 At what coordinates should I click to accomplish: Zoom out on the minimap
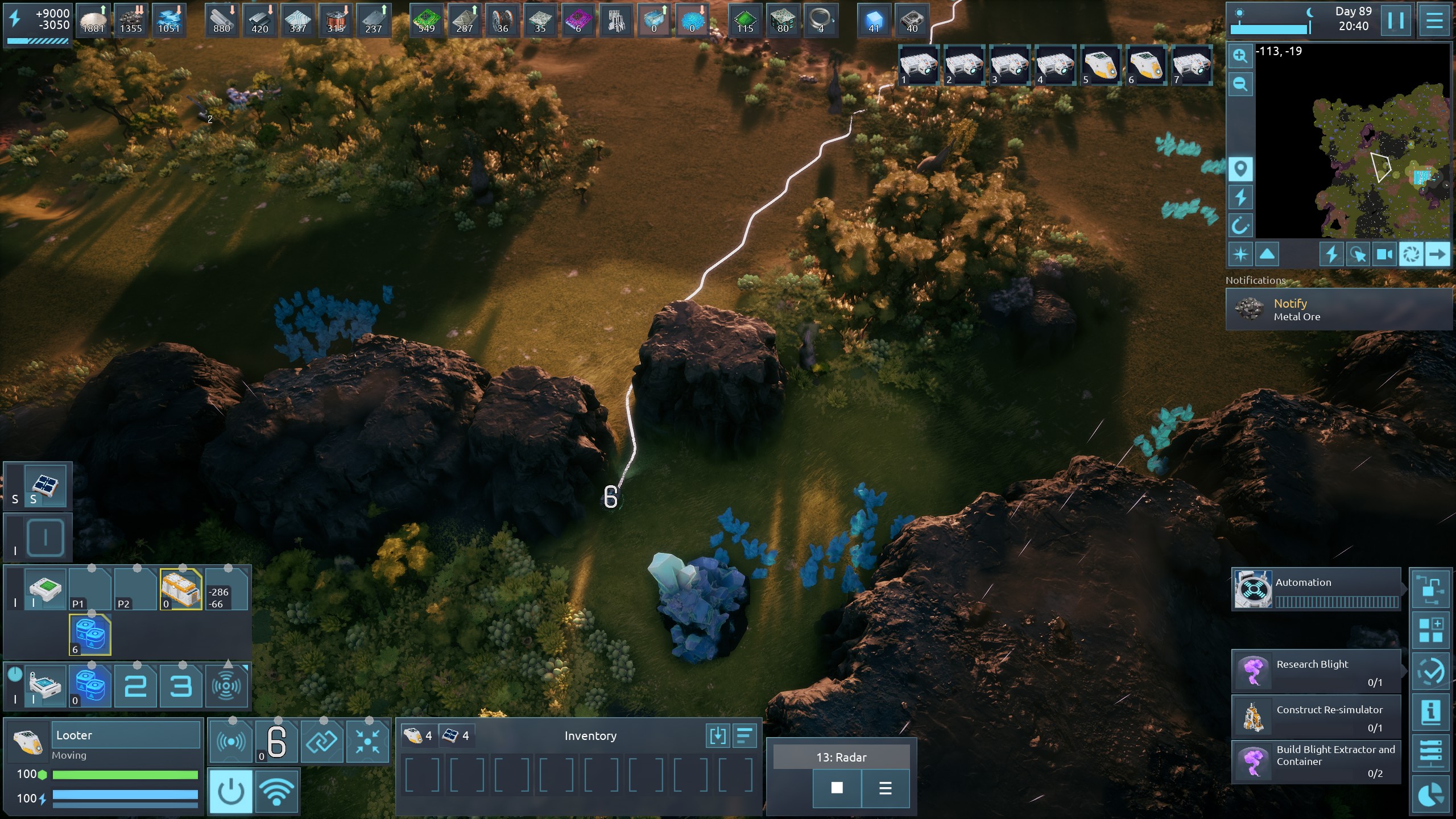pos(1240,84)
